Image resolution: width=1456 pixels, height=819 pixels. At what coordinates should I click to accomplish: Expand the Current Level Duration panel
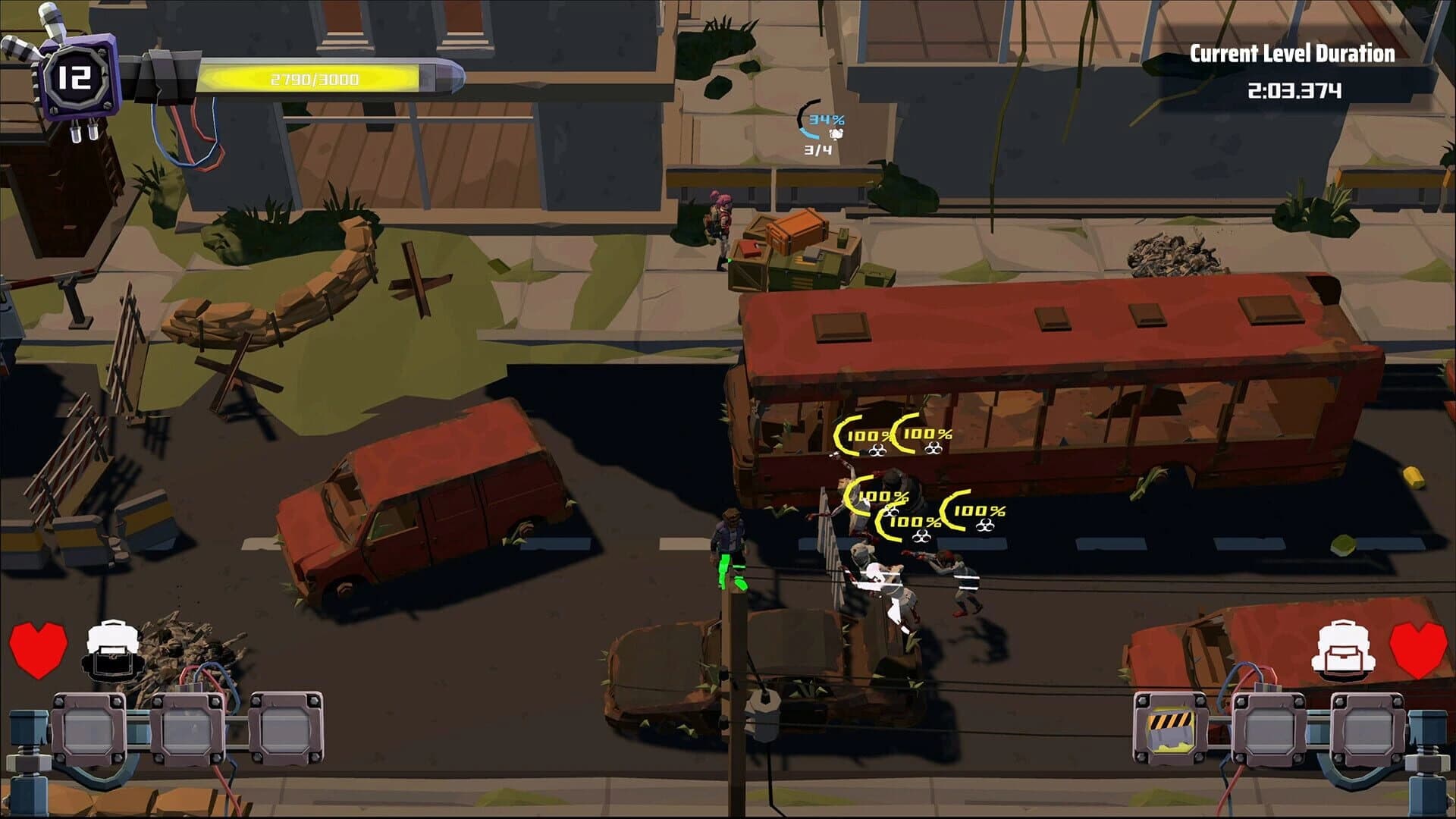[x=1332, y=72]
